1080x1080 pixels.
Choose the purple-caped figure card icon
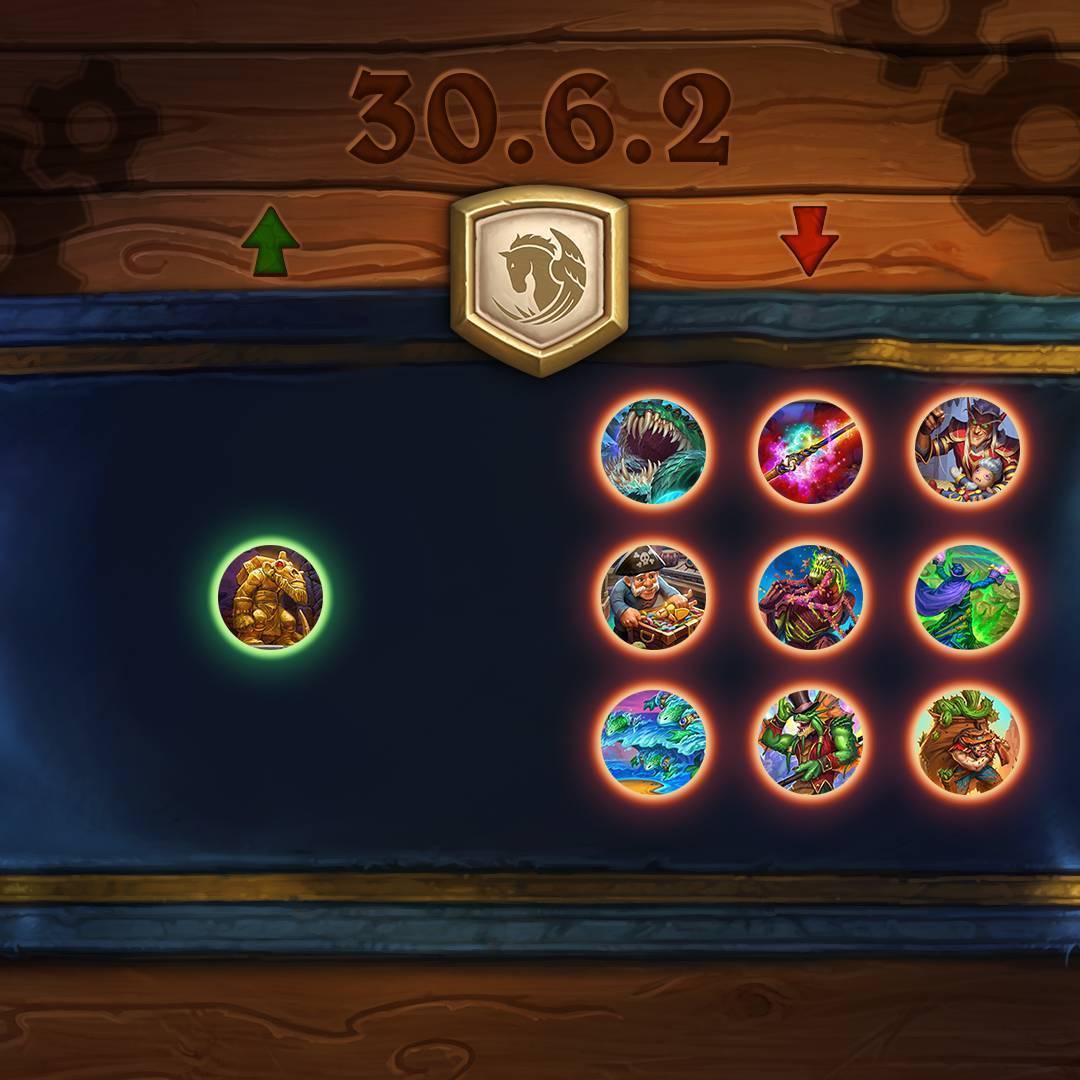click(967, 597)
